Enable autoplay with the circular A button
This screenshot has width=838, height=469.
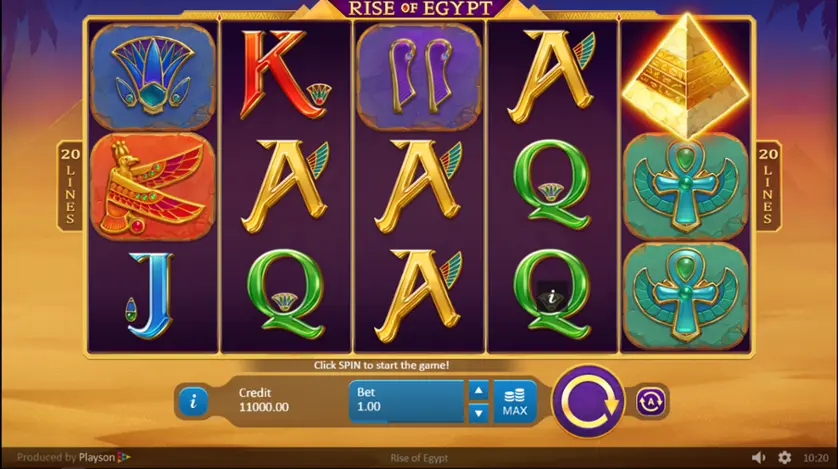click(651, 402)
